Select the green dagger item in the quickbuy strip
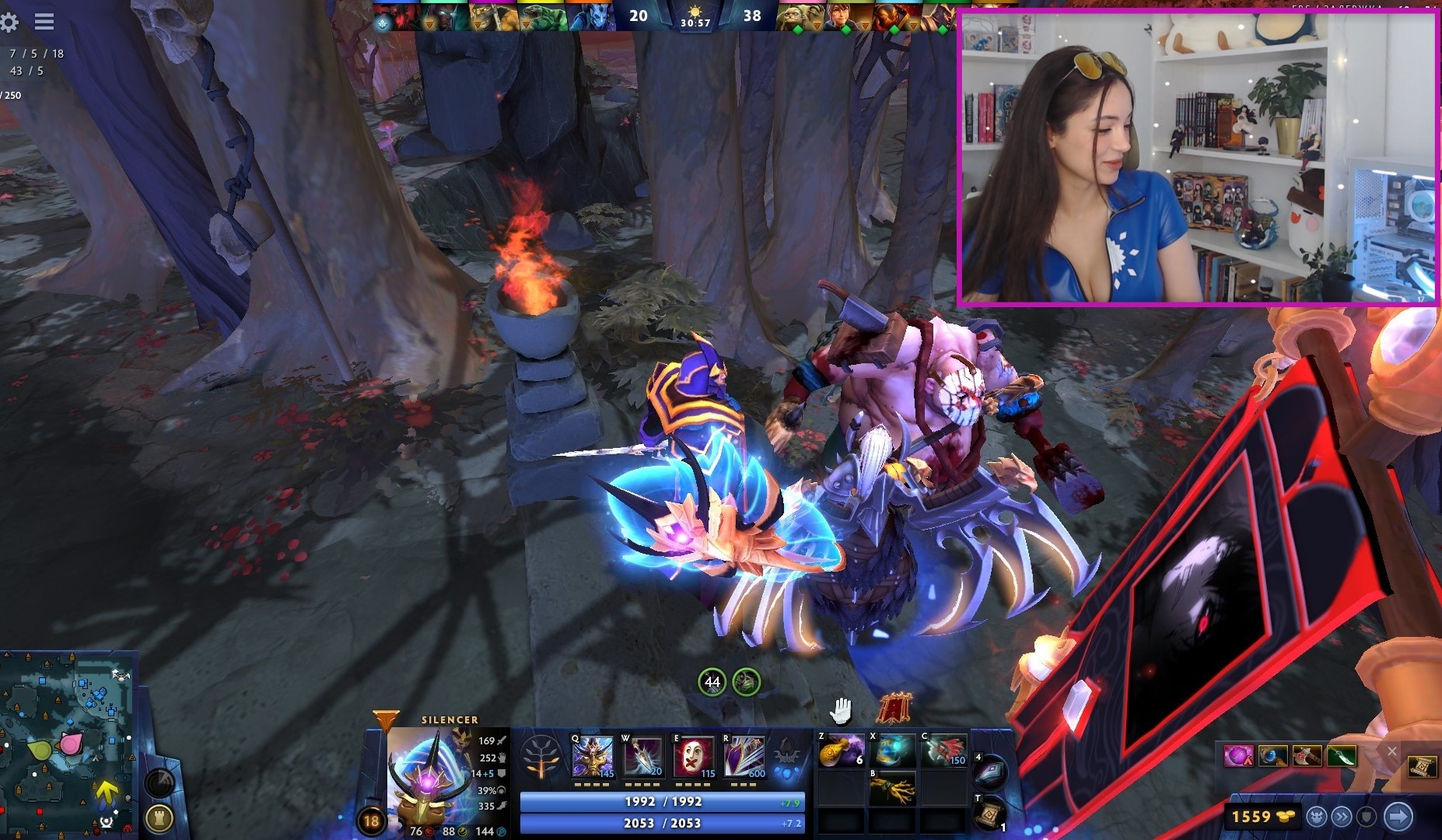 (x=1342, y=756)
